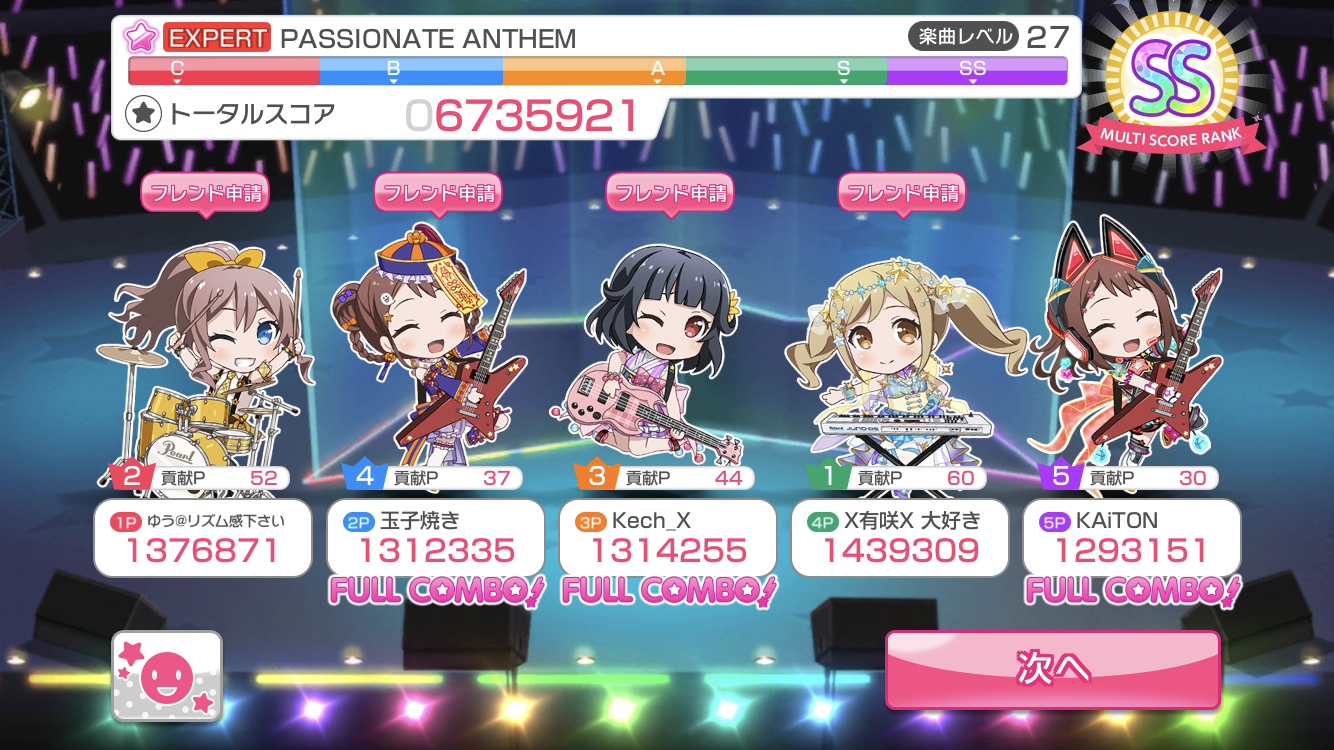Open the smiley face stamp button

167,677
